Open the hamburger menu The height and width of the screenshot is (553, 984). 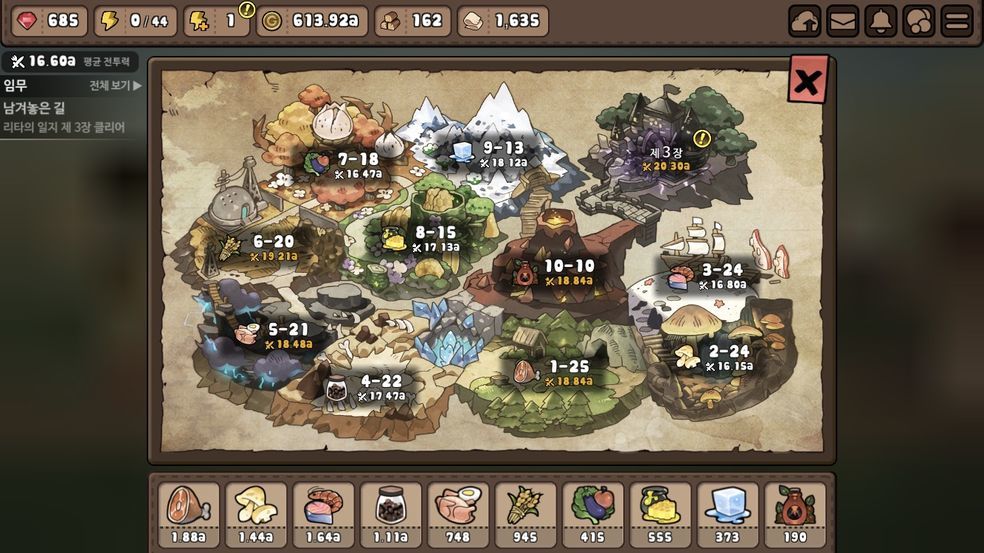pyautogui.click(x=957, y=21)
